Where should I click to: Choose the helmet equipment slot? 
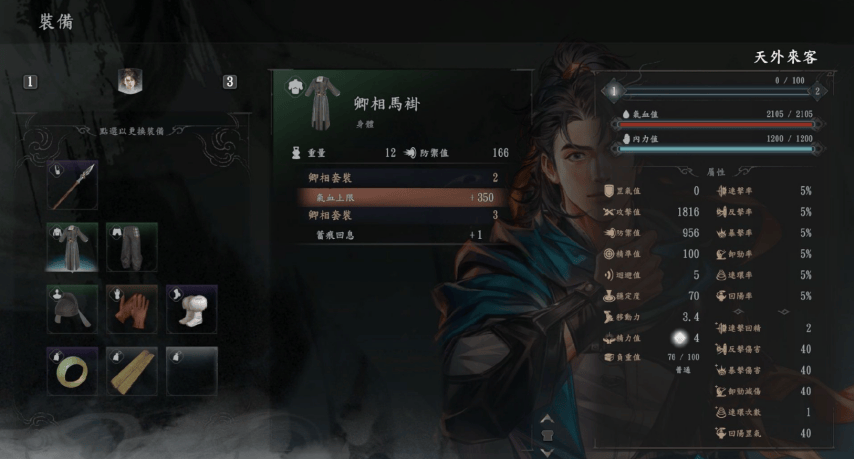coord(72,309)
